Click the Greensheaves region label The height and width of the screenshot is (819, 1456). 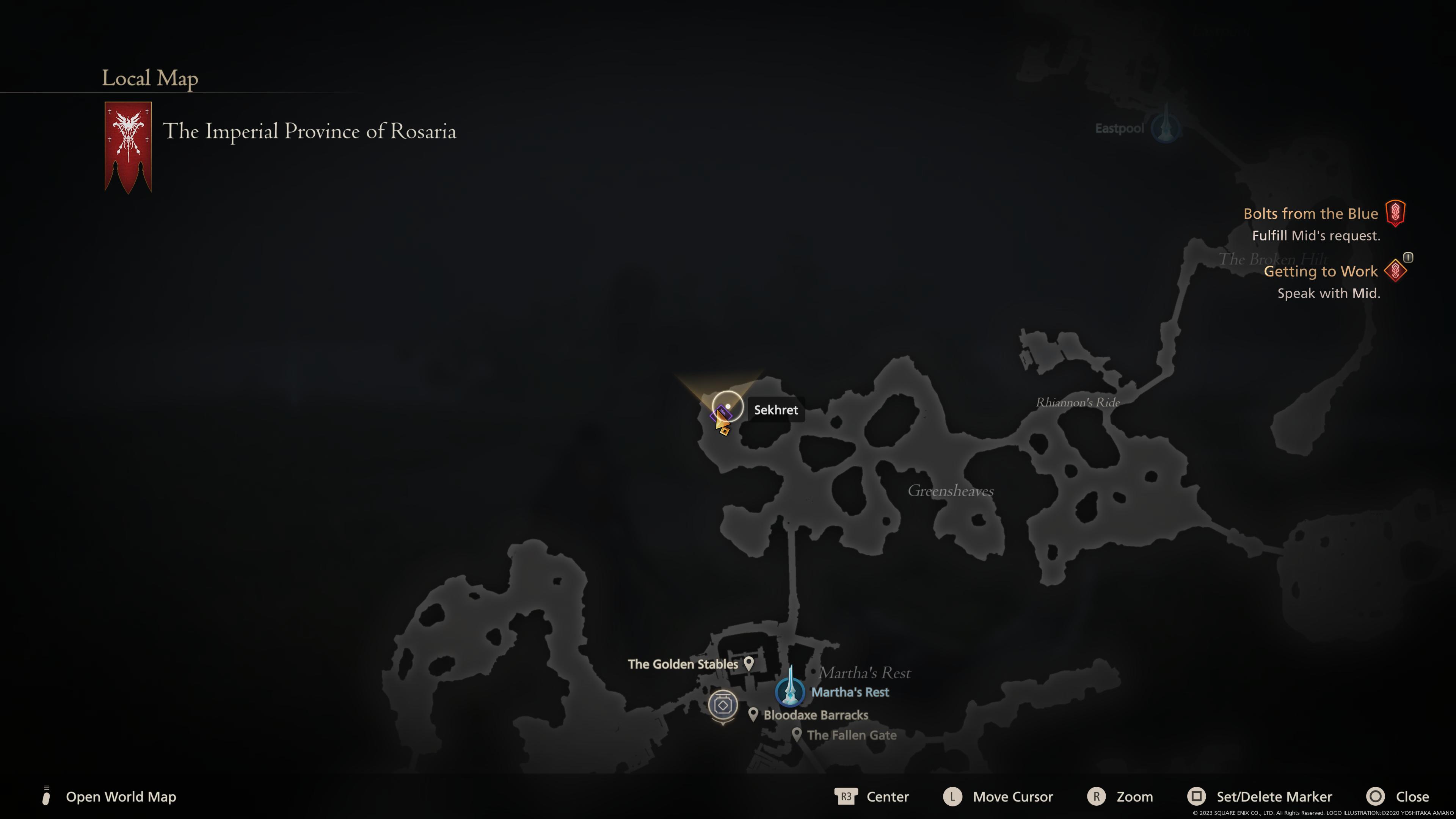952,491
